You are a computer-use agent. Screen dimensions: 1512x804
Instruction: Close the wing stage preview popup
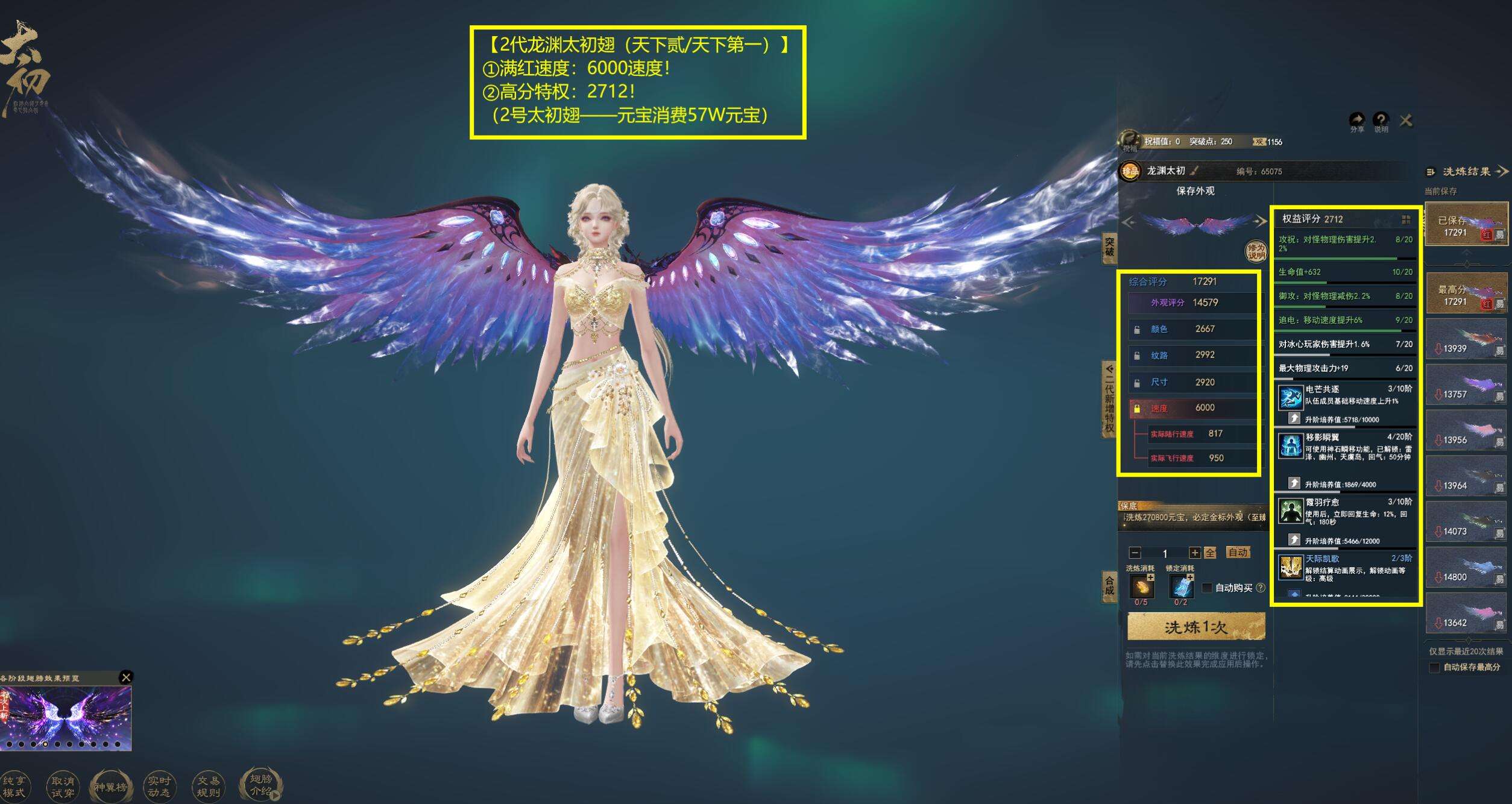click(x=126, y=677)
